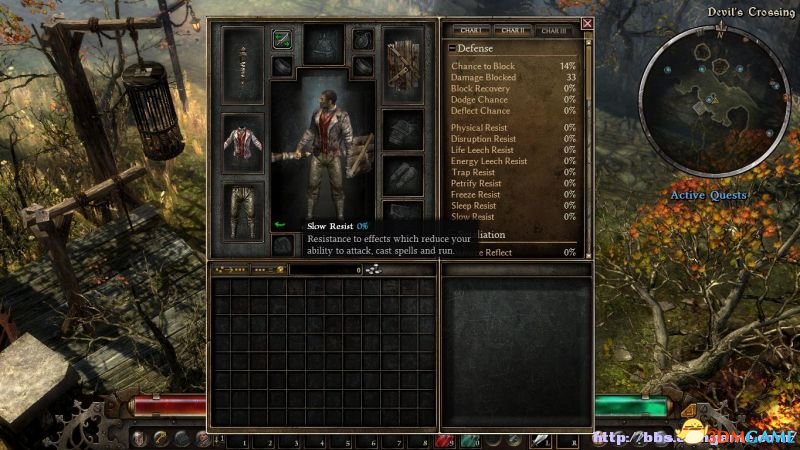This screenshot has height=450, width=800.
Task: Pick the equipped main-hand weapon slot
Action: click(242, 64)
